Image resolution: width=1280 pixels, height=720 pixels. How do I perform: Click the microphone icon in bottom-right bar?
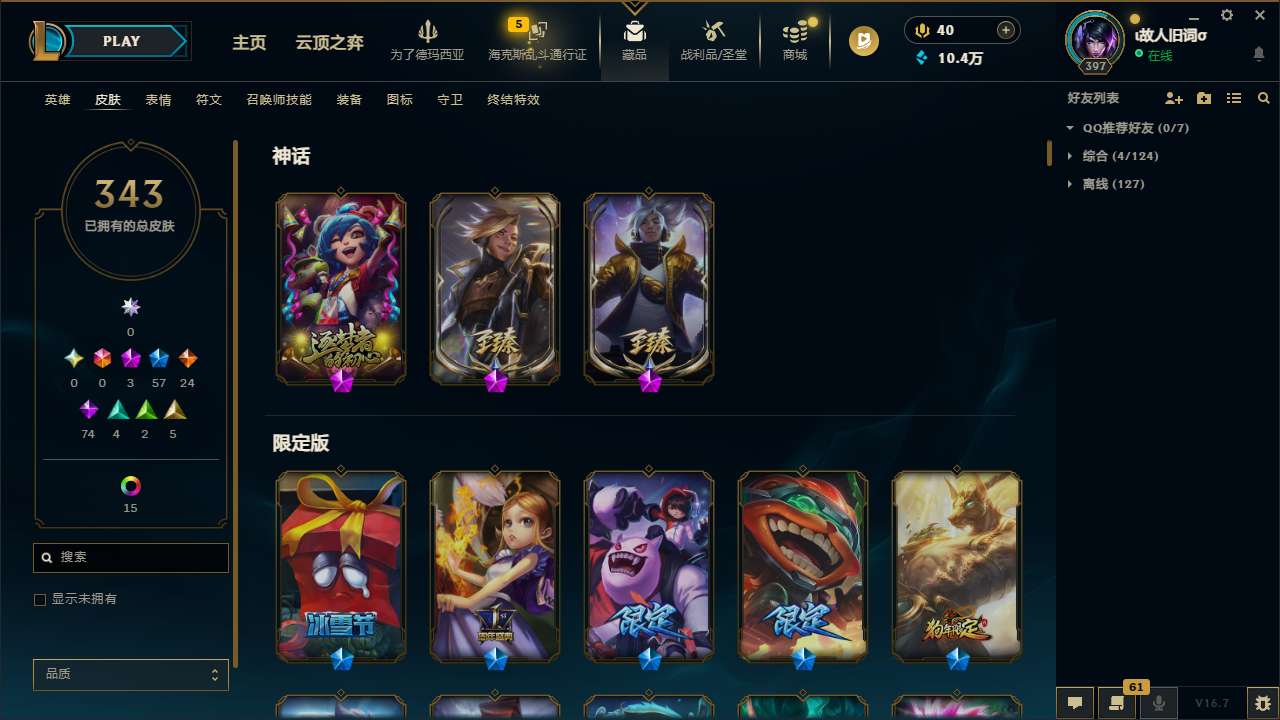[x=1158, y=701]
